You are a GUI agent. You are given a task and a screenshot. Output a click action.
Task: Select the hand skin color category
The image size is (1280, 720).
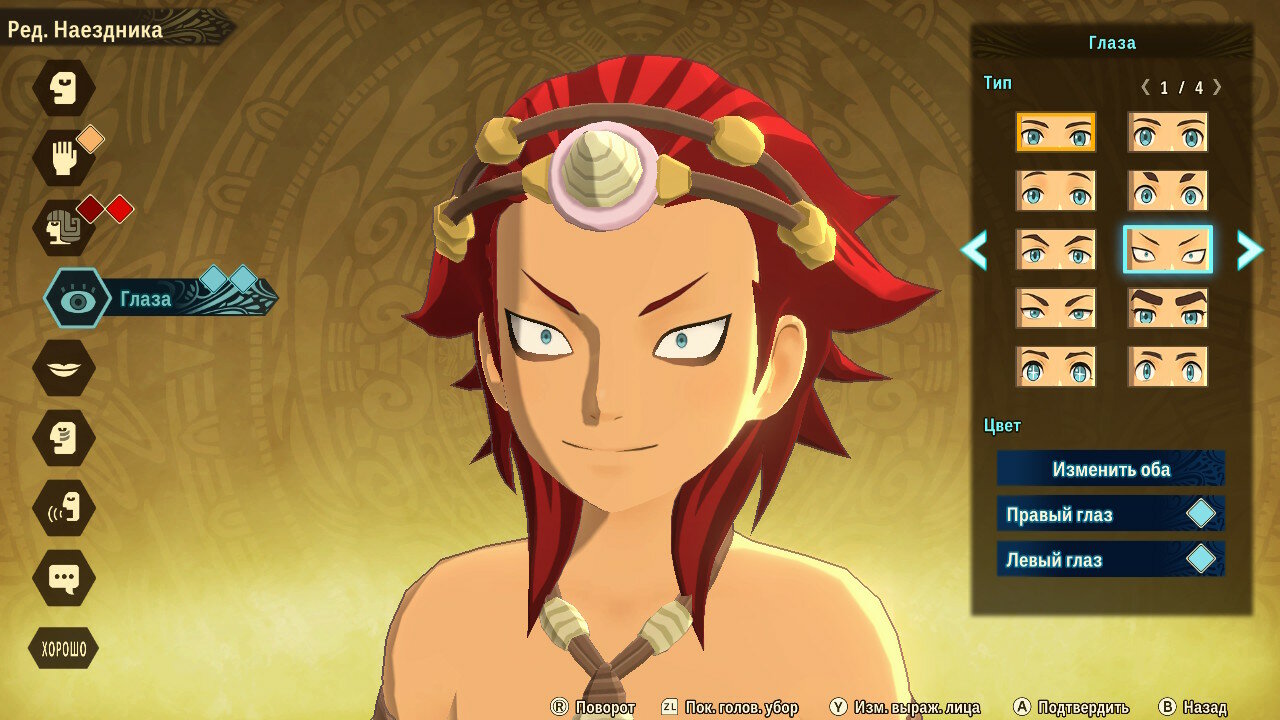pos(64,158)
